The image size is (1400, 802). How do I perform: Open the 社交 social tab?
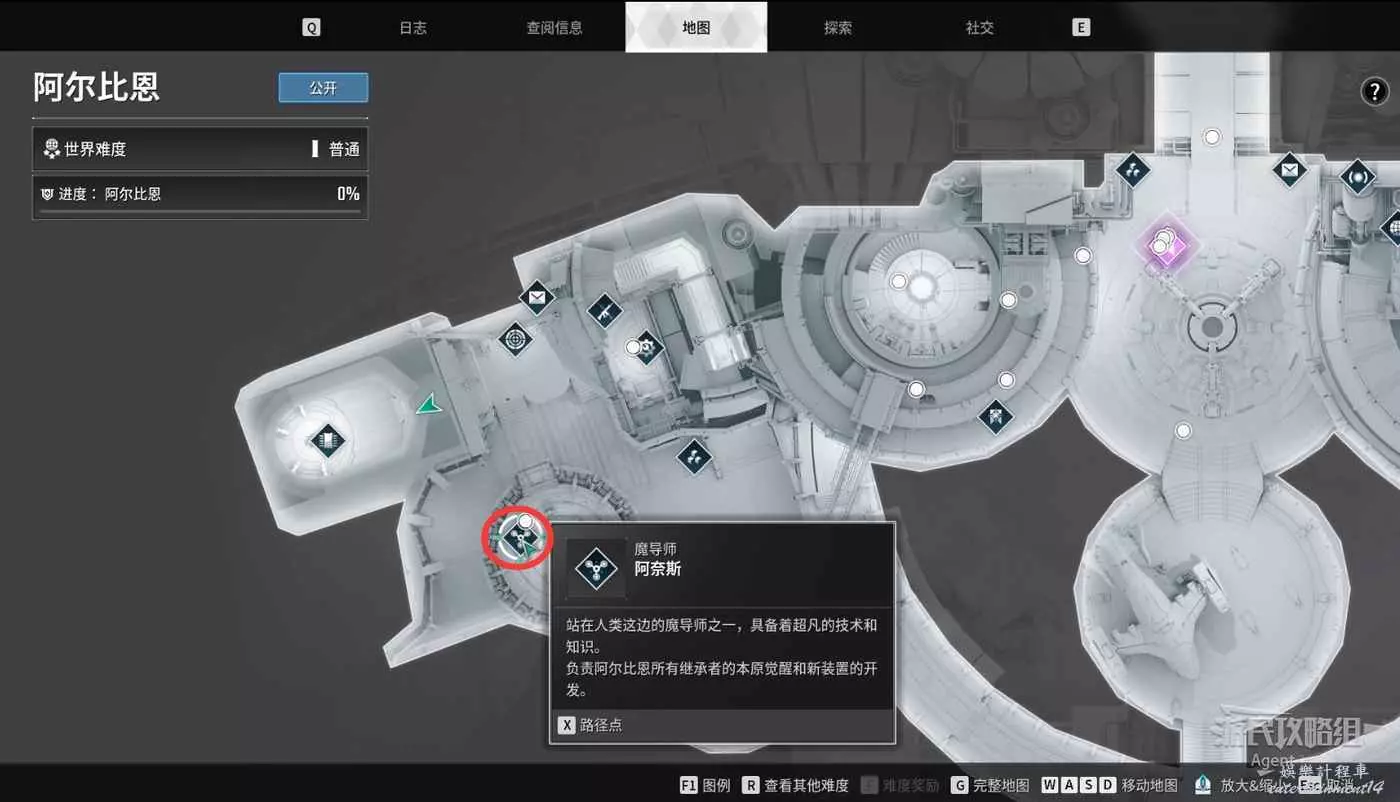point(980,28)
